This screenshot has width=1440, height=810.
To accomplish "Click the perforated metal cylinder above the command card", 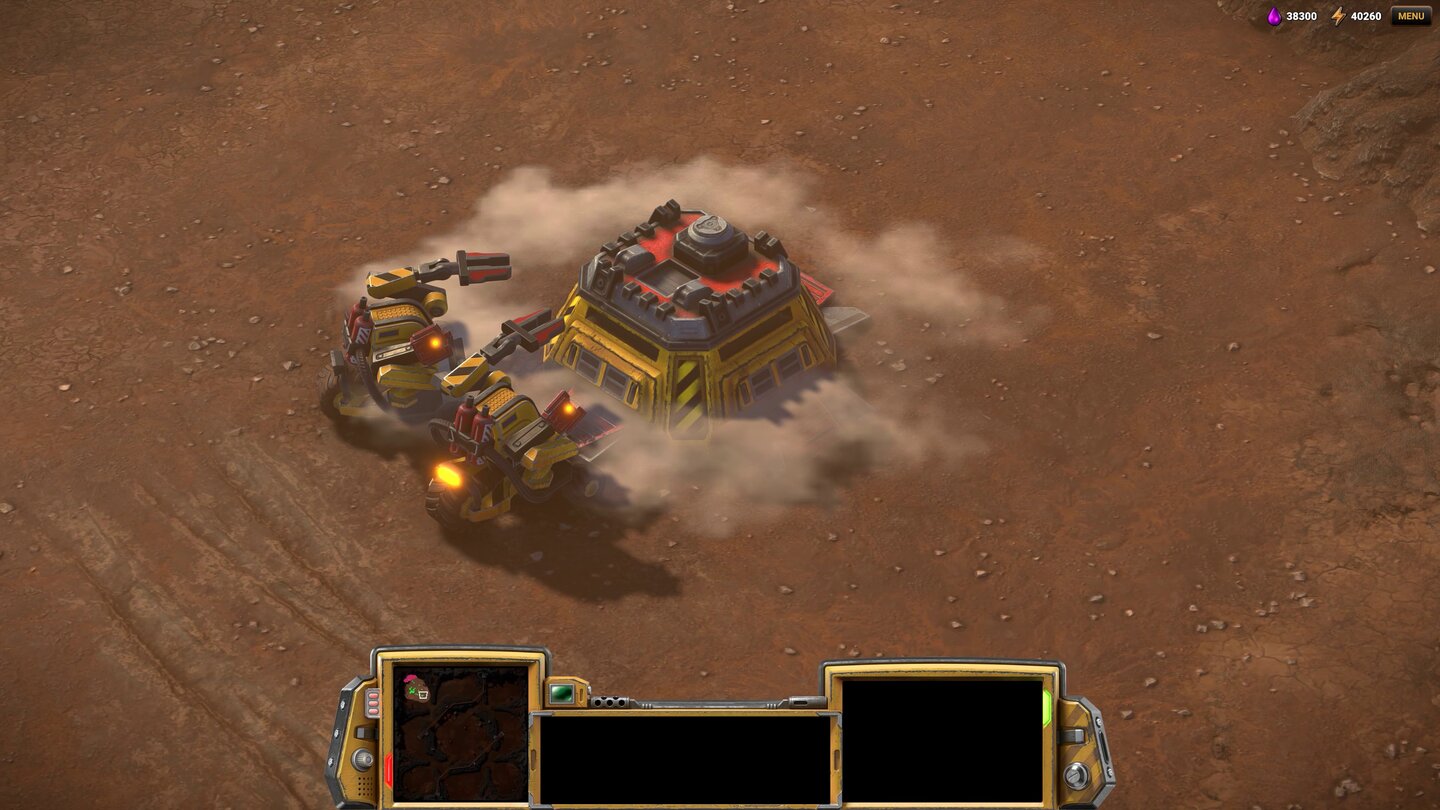I will pos(609,702).
